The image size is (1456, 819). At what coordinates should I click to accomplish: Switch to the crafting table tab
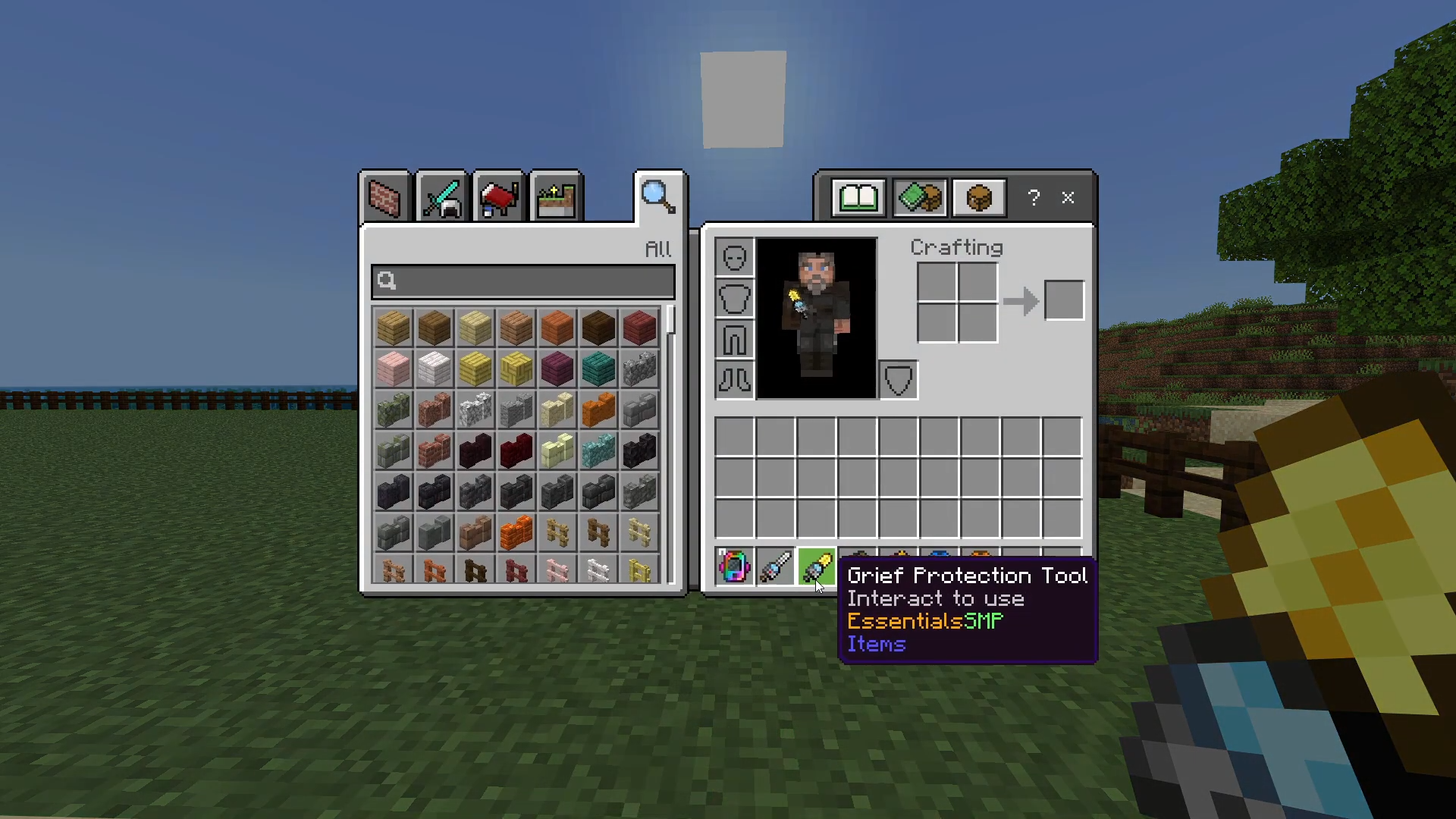978,198
